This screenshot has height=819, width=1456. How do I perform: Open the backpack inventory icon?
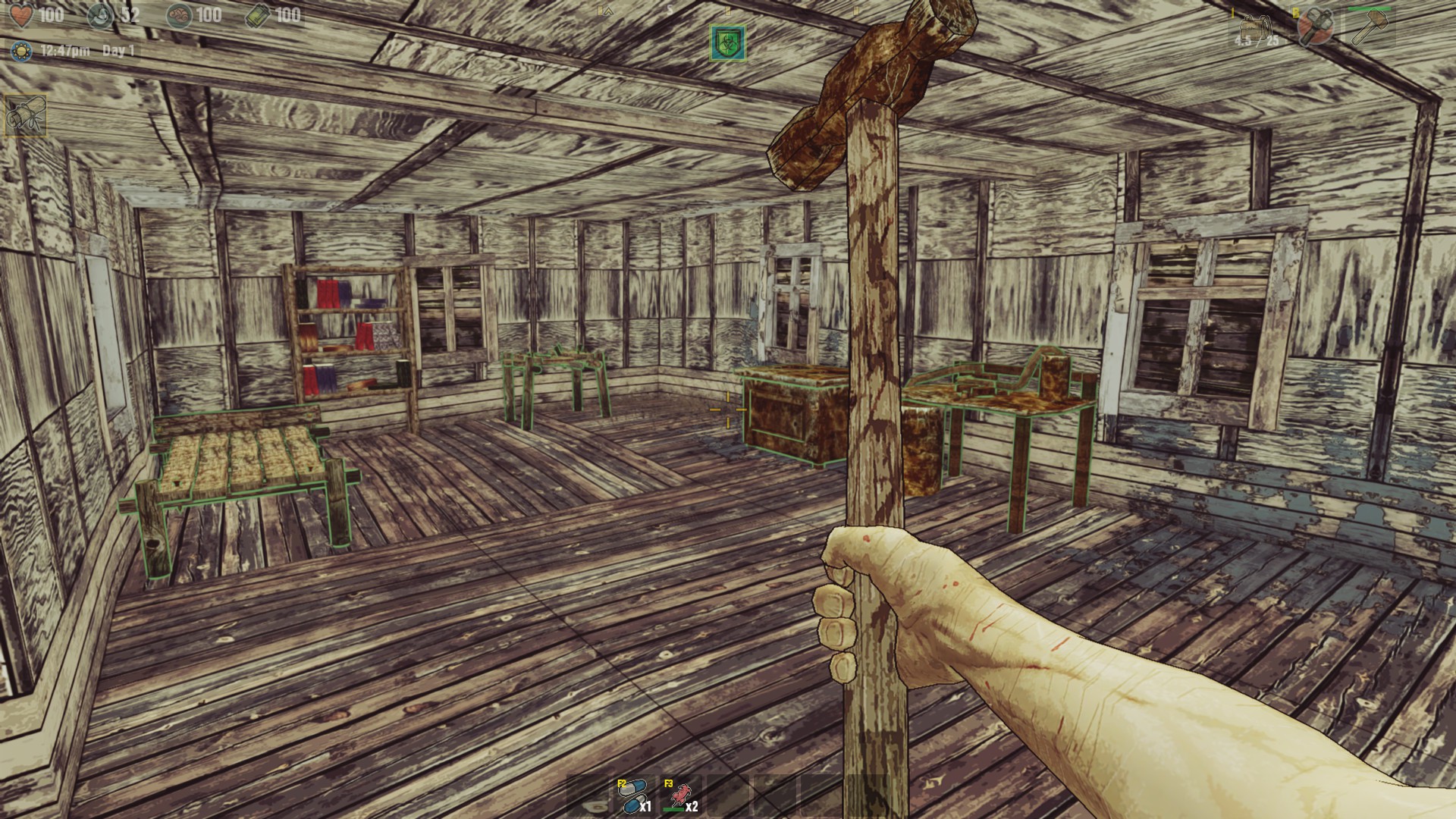[x=1256, y=30]
